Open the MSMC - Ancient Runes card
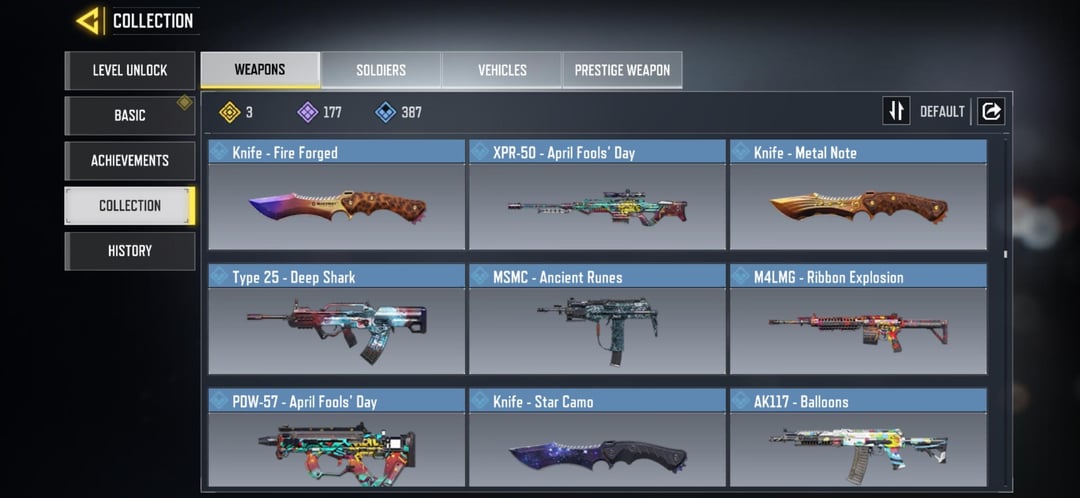The width and height of the screenshot is (1080, 498). [597, 320]
